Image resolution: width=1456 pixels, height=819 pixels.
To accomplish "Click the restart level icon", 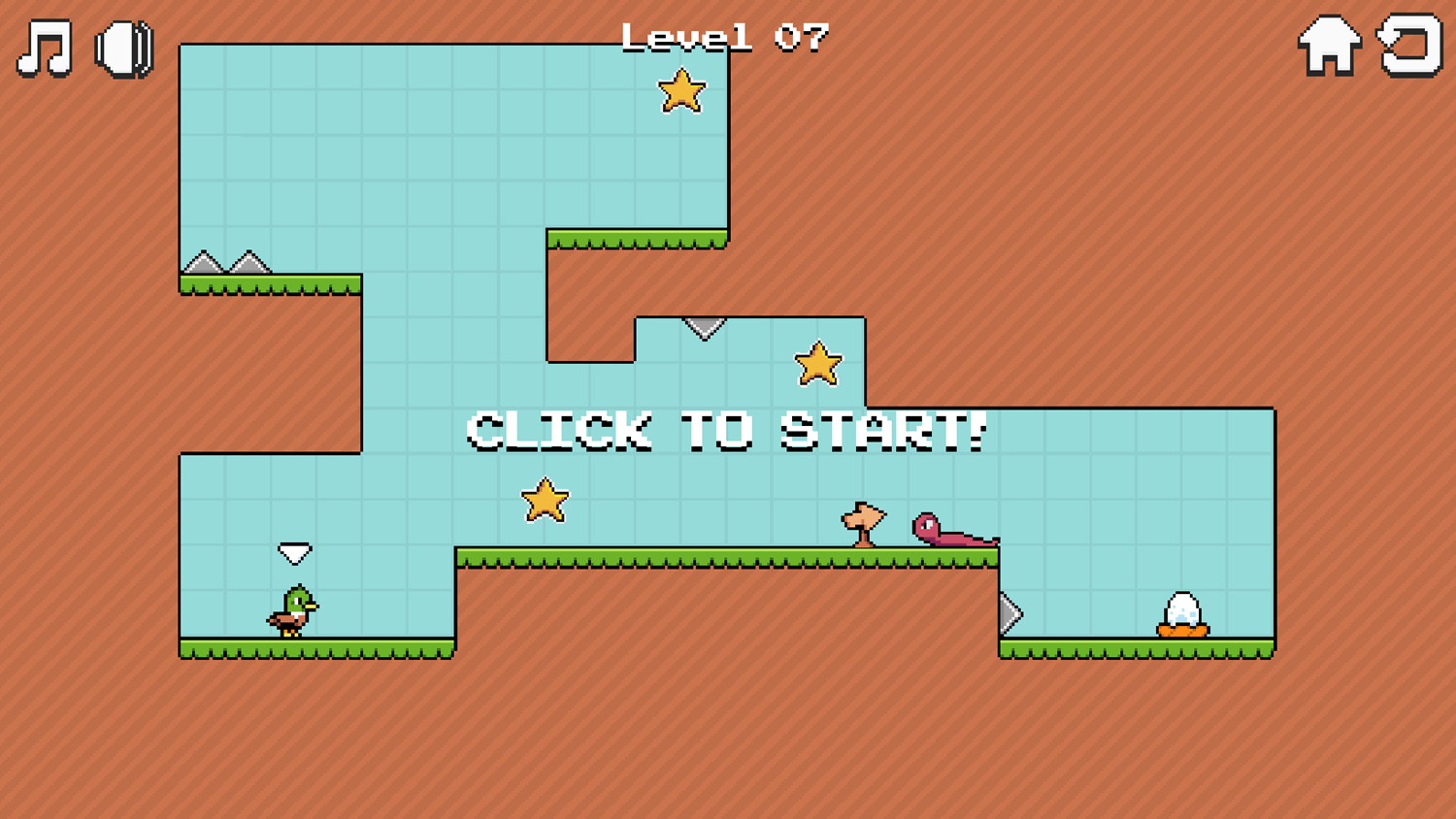I will coord(1409,44).
